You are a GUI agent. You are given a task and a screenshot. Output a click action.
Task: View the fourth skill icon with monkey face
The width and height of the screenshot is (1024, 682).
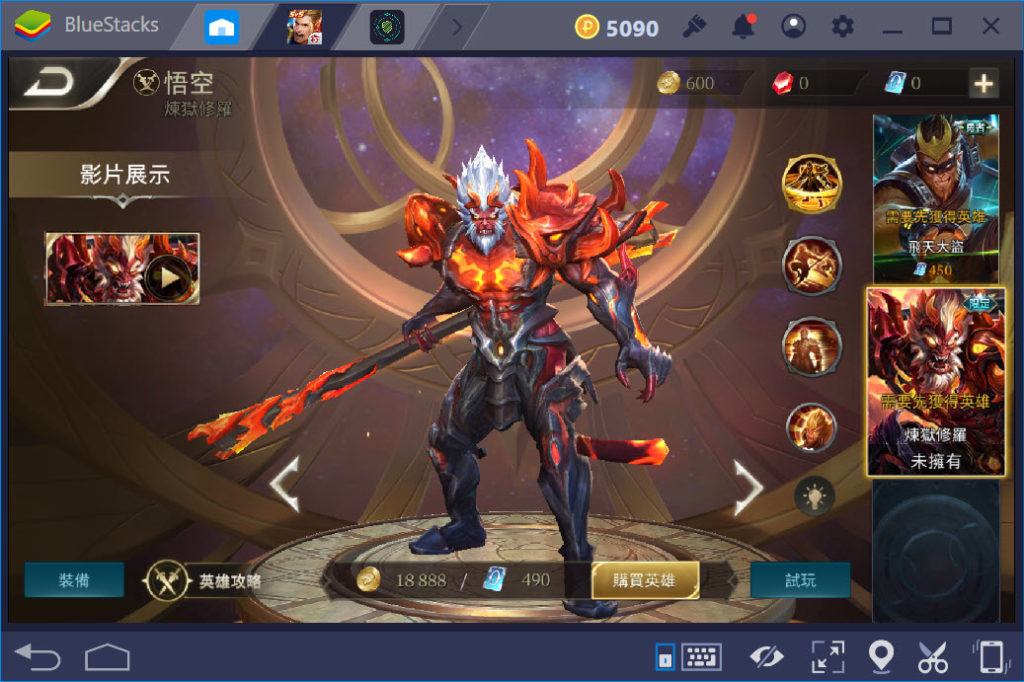[811, 427]
